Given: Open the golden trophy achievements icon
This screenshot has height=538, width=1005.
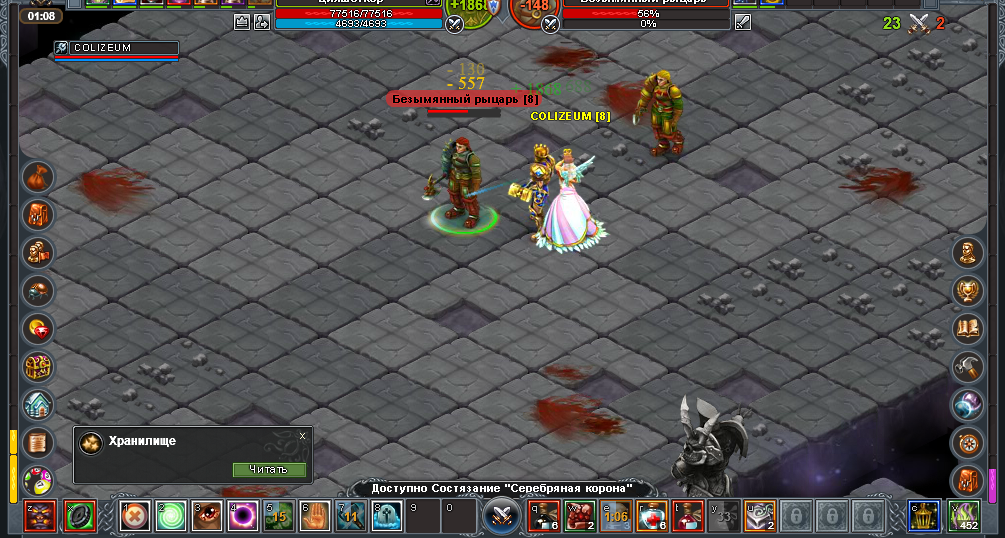Looking at the screenshot, I should [x=967, y=291].
